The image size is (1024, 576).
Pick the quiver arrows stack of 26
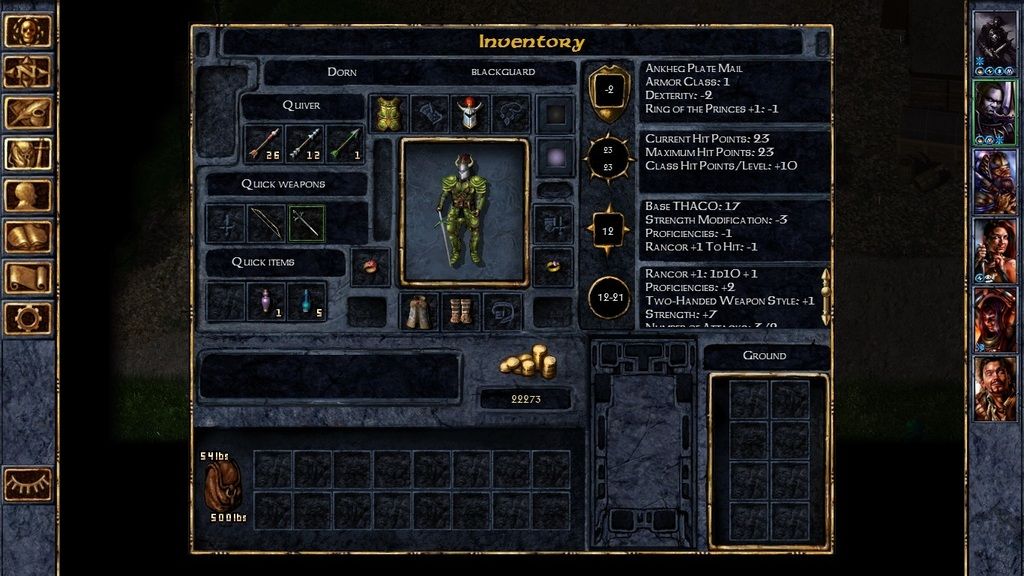pyautogui.click(x=265, y=144)
